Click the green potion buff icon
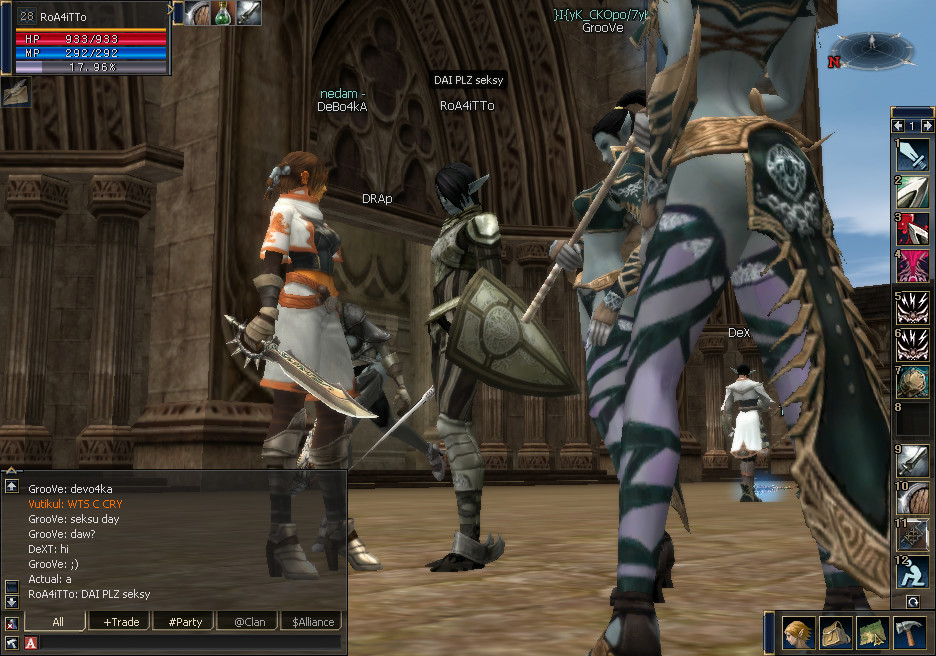 (x=222, y=13)
